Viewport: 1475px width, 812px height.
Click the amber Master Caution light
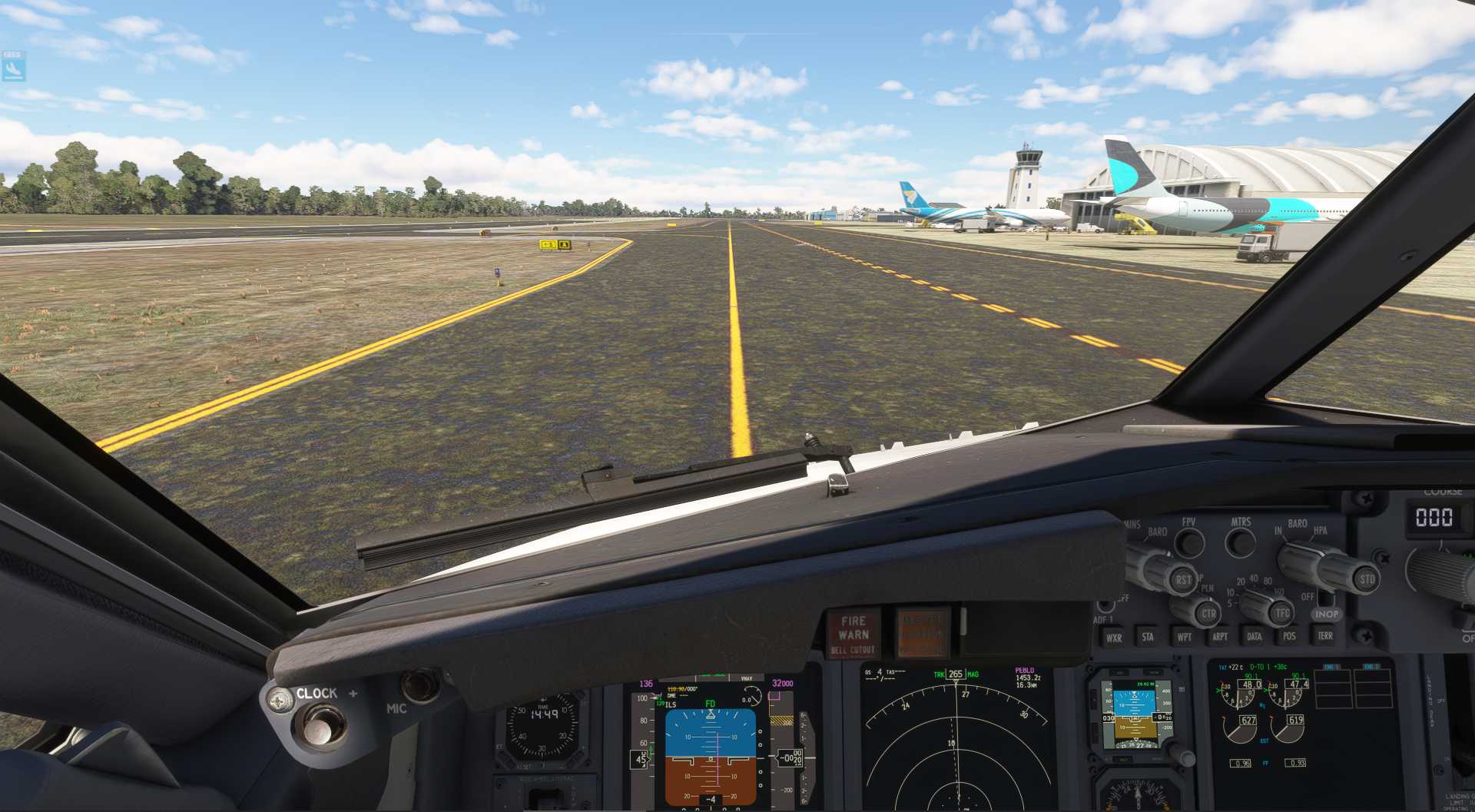tap(923, 633)
